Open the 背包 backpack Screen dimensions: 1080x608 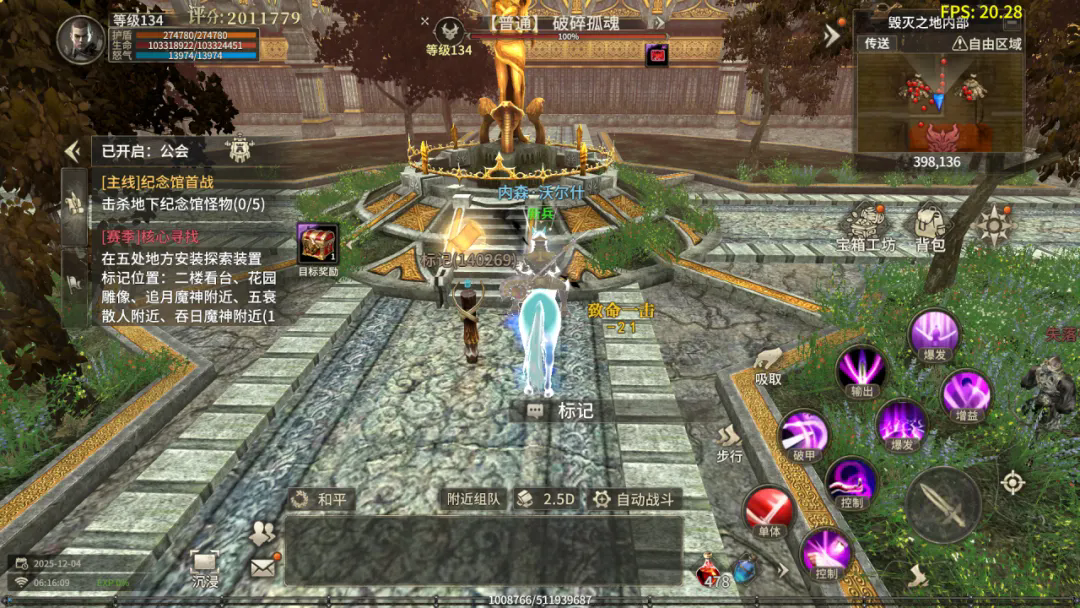(x=930, y=226)
